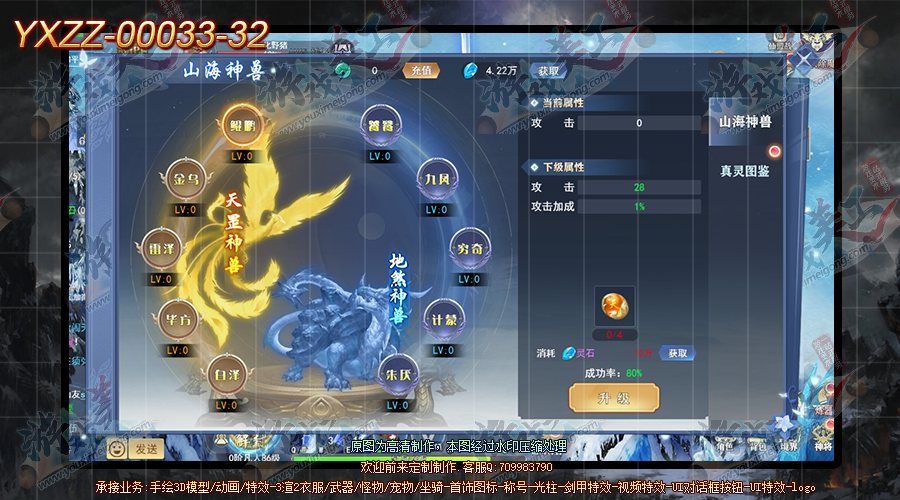Pick the 白泽 beast node
This screenshot has width=900, height=500.
[x=229, y=375]
